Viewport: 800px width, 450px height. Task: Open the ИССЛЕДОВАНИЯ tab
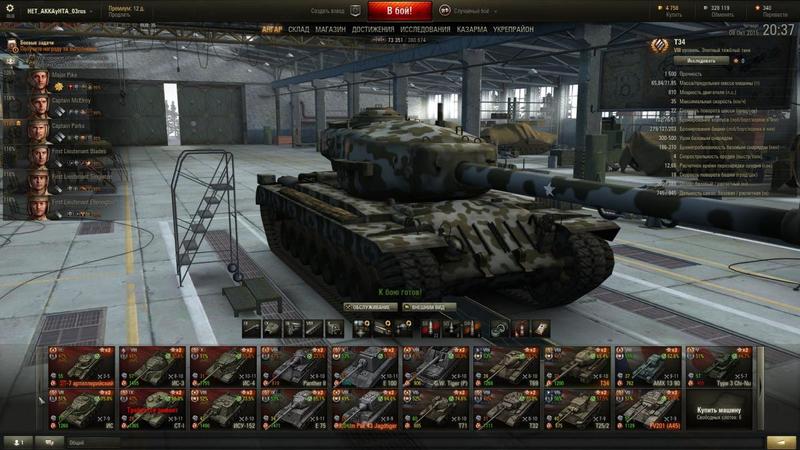425,30
